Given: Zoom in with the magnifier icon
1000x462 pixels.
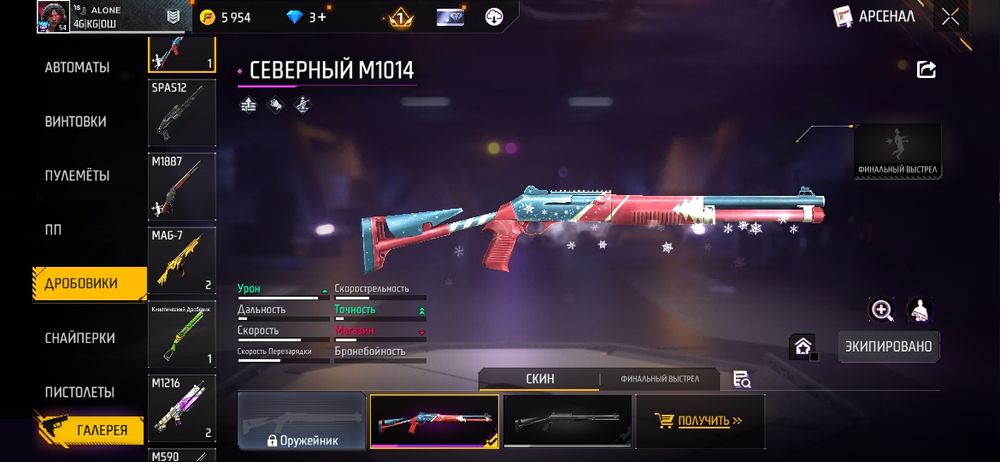Looking at the screenshot, I should pyautogui.click(x=882, y=310).
